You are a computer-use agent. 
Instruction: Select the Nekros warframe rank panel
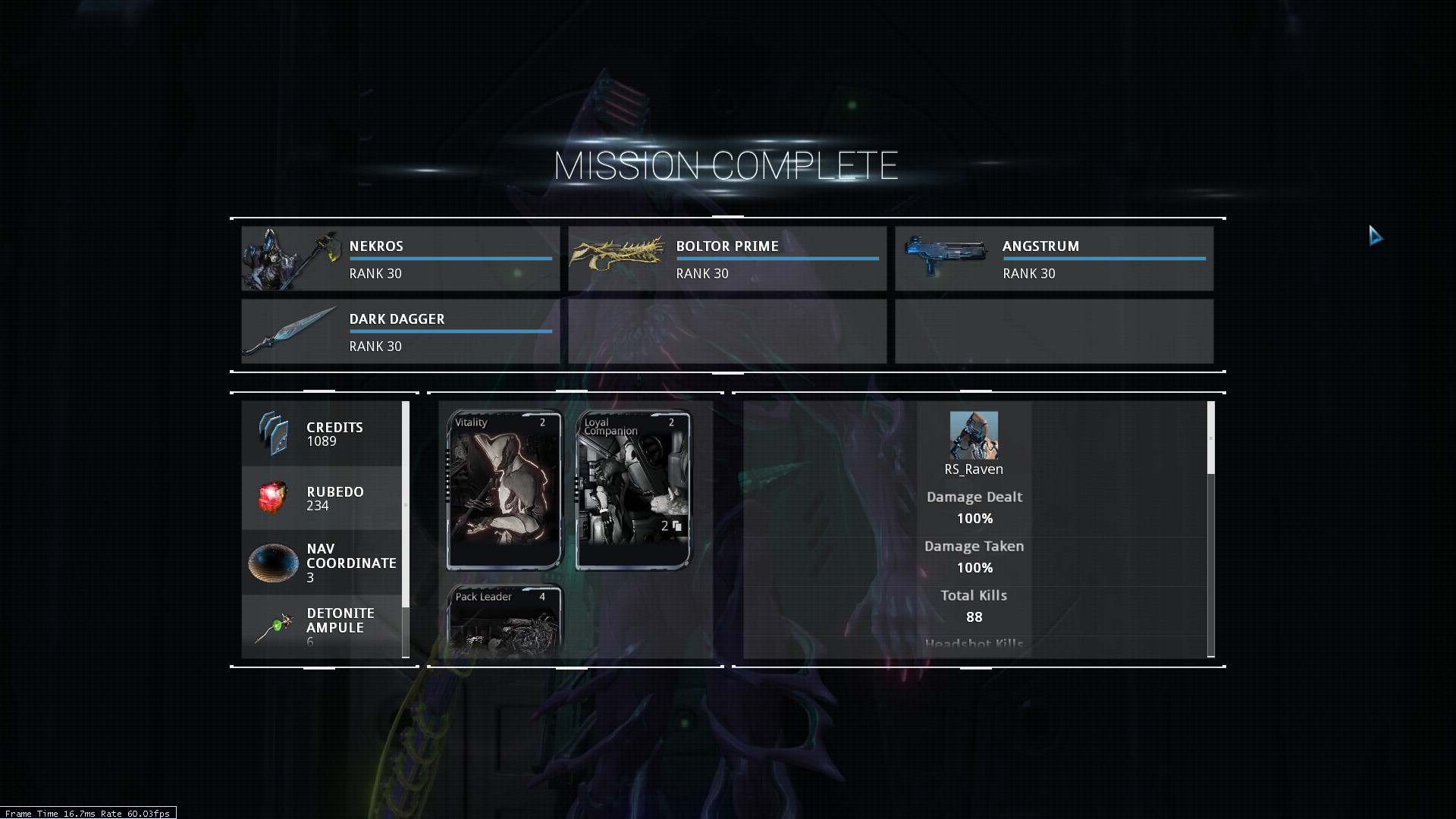tap(400, 259)
